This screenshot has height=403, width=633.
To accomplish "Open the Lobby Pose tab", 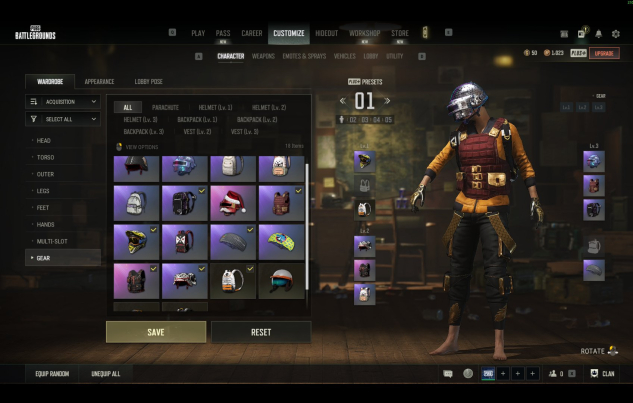I will [x=149, y=81].
